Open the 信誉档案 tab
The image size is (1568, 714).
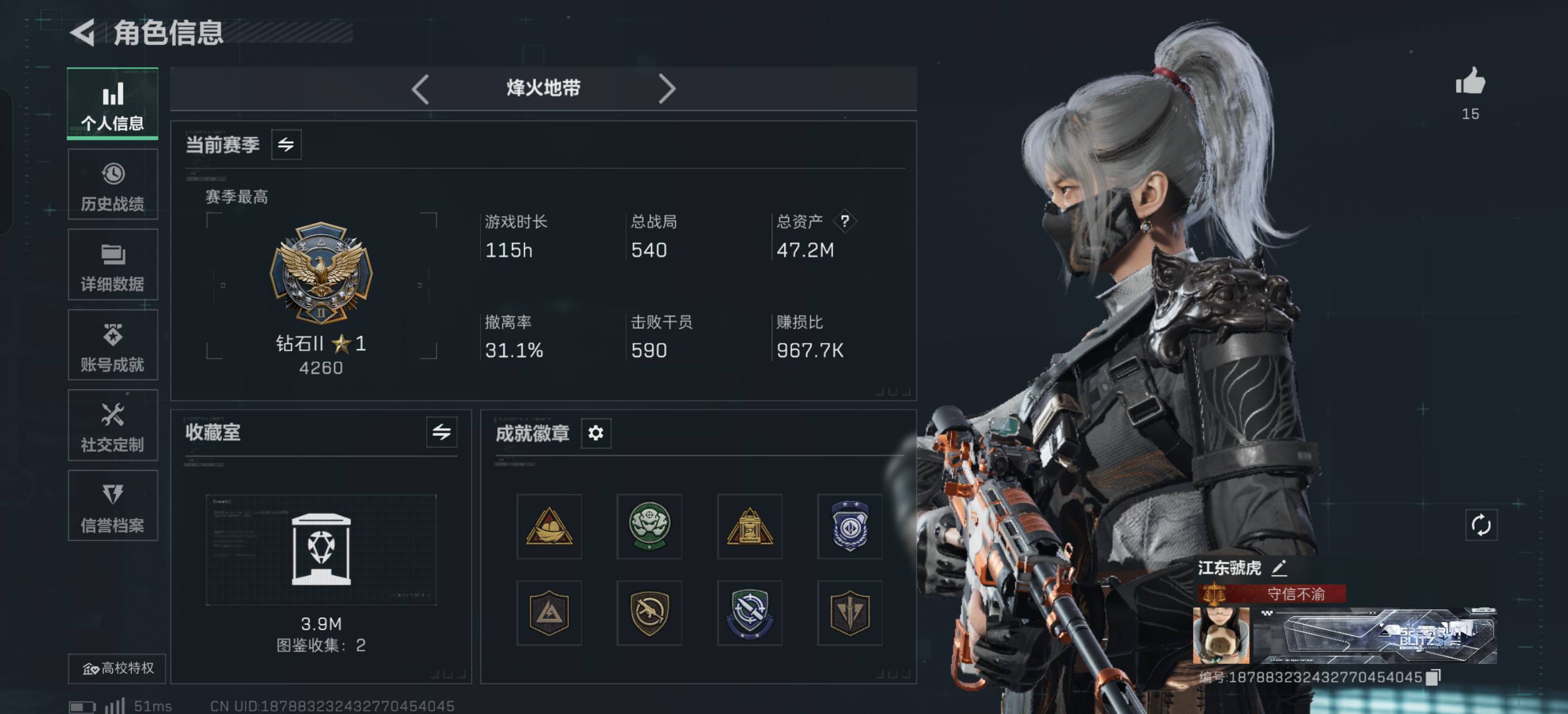tap(112, 507)
